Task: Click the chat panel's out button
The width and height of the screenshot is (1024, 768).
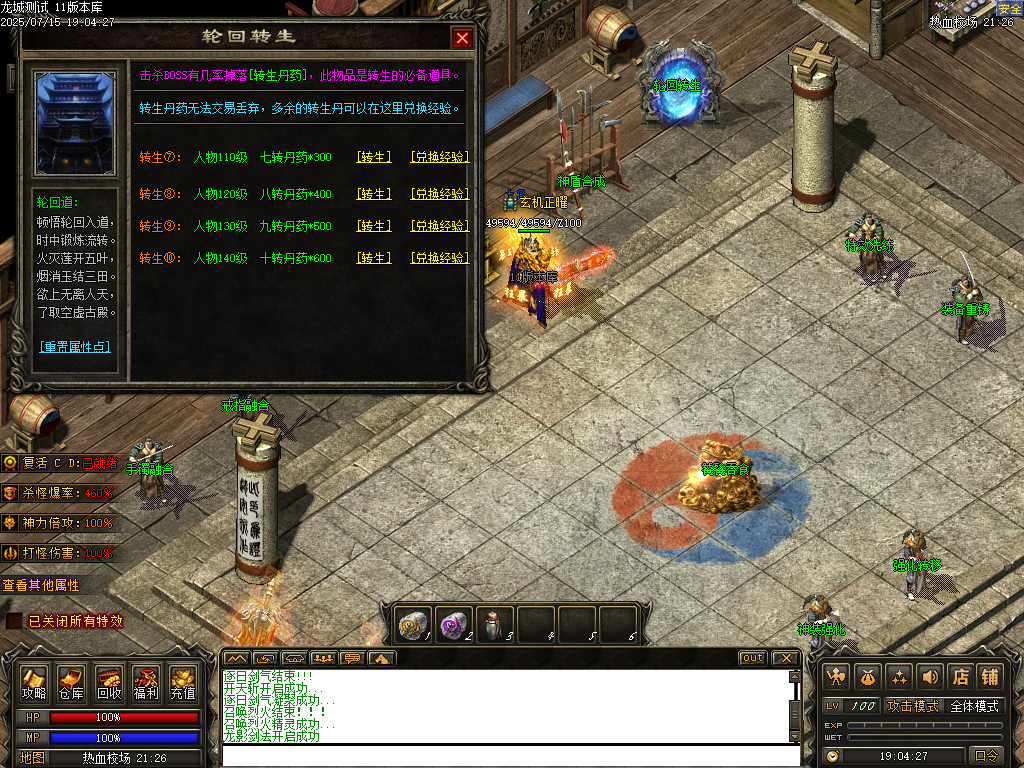Action: [x=753, y=658]
